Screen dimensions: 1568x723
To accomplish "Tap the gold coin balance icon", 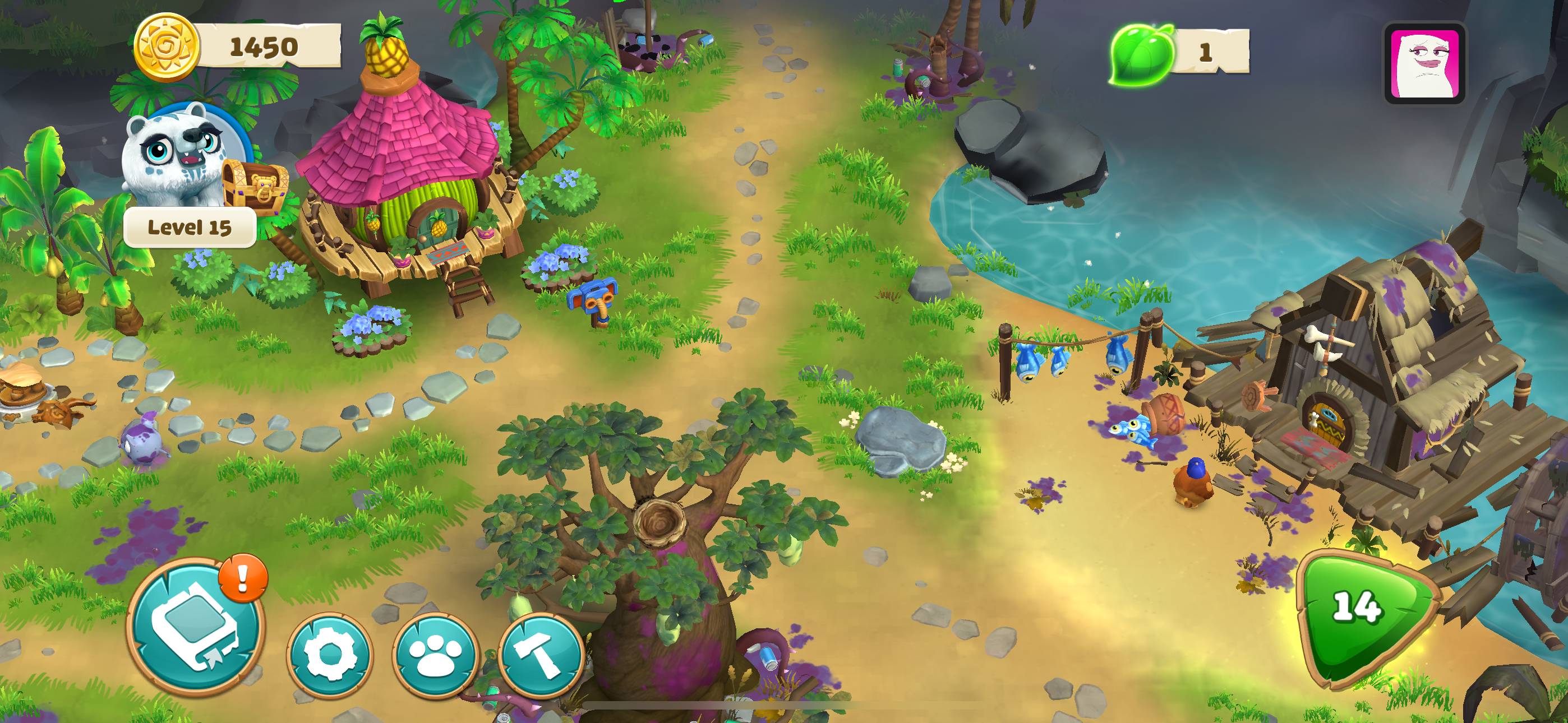I will (165, 48).
